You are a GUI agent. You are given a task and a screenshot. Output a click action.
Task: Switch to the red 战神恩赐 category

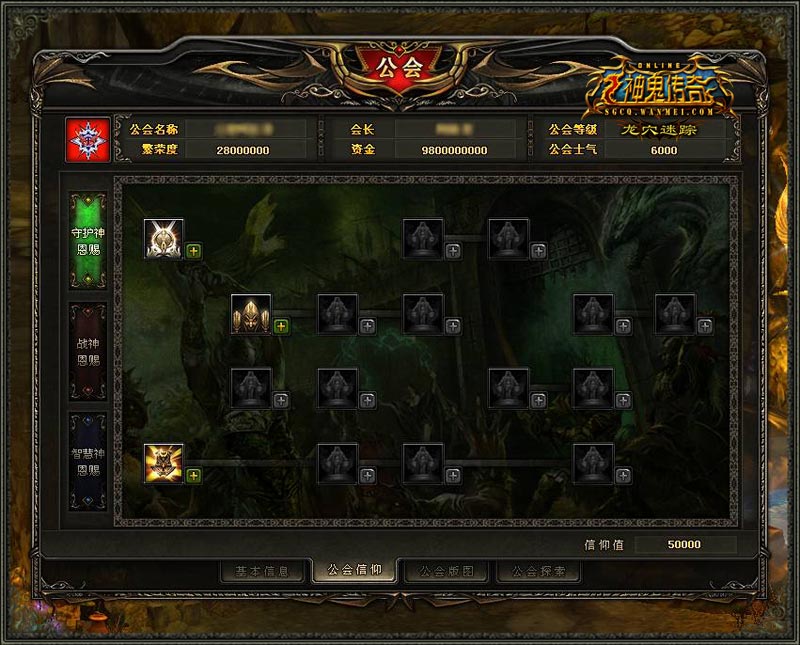click(88, 351)
